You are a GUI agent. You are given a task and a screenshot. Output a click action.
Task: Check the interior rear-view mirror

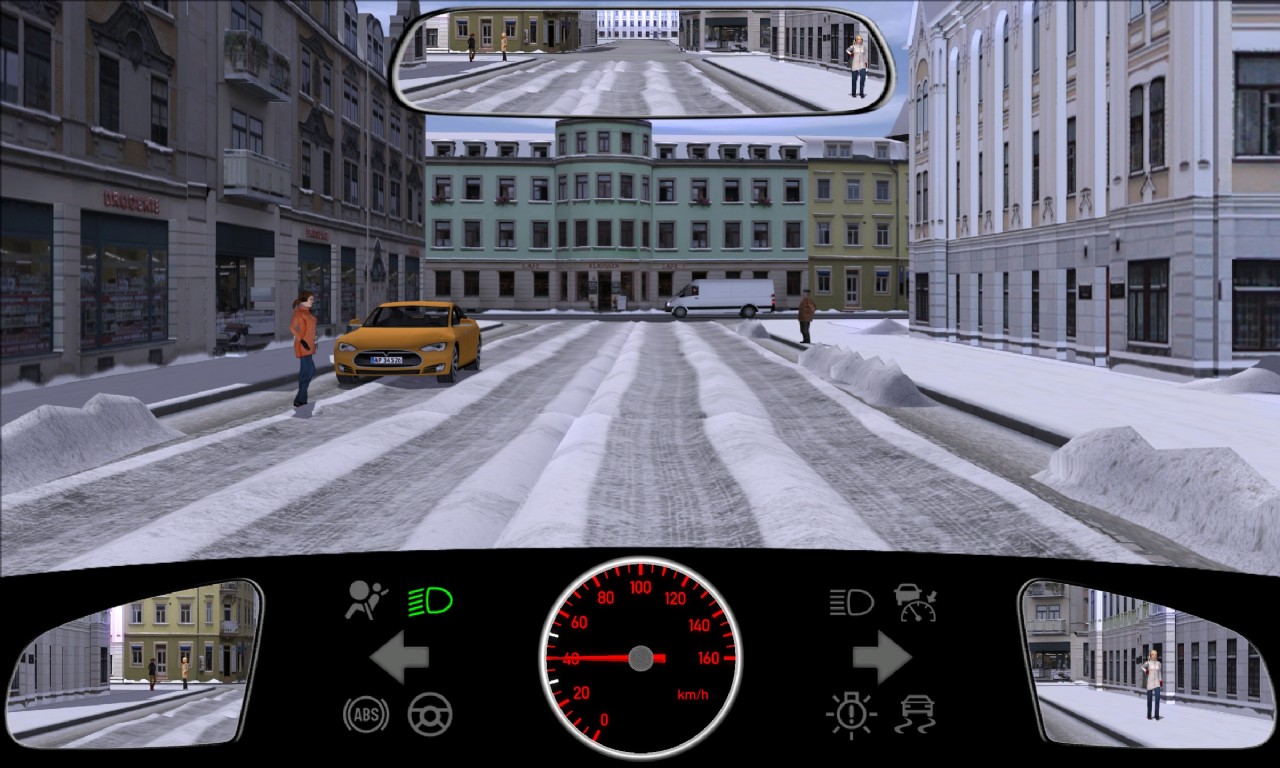(x=643, y=62)
